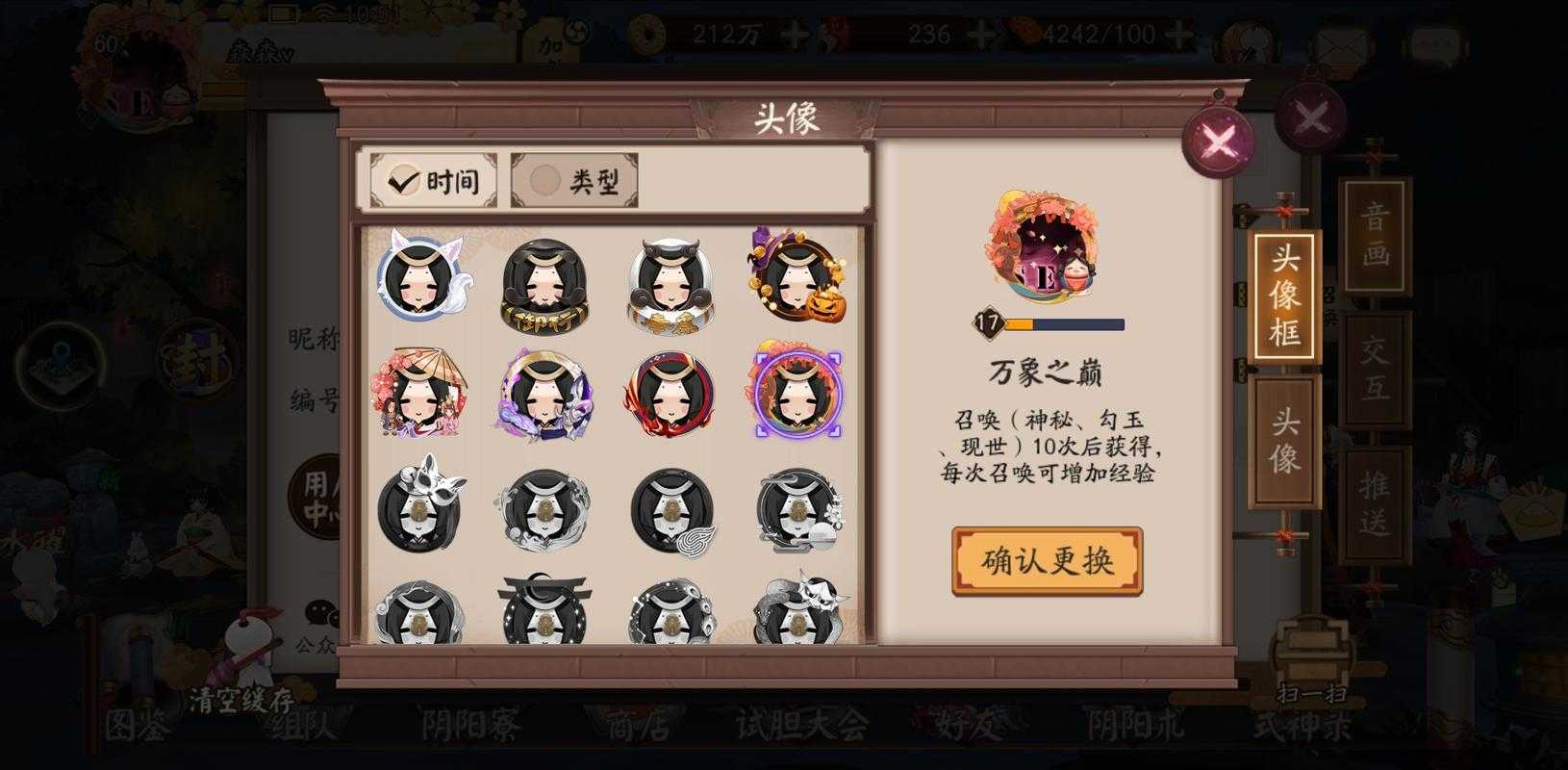Image resolution: width=1568 pixels, height=770 pixels.
Task: Click the plus icon beside 4242/100 stamina
Action: [x=1177, y=35]
